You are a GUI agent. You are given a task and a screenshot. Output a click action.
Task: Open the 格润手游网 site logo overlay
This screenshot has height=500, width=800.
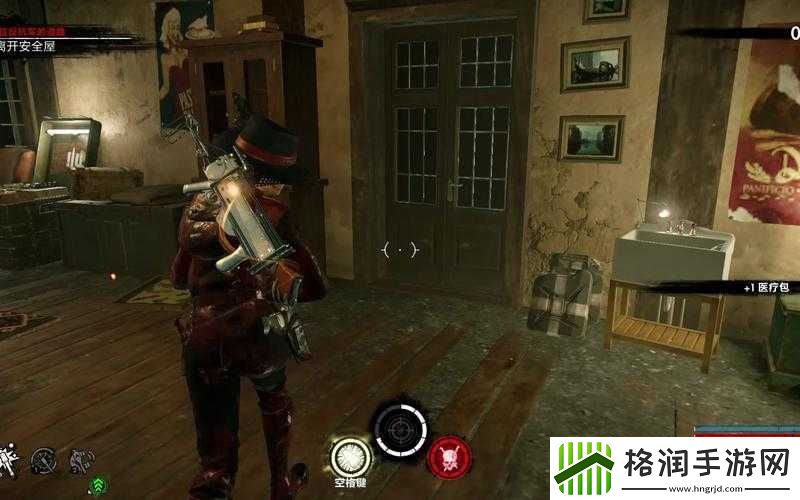pyautogui.click(x=674, y=467)
